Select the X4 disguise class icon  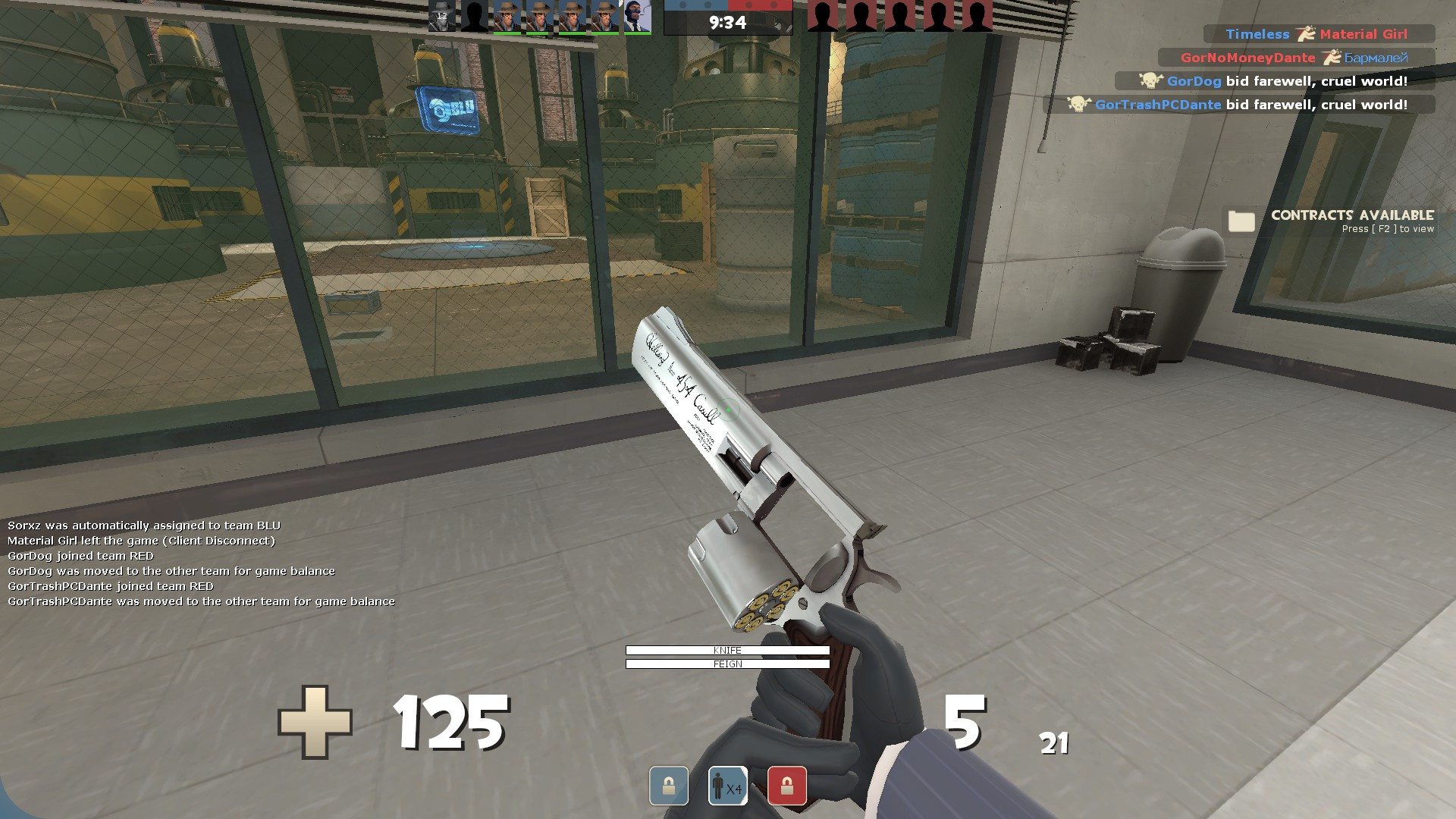tap(726, 786)
